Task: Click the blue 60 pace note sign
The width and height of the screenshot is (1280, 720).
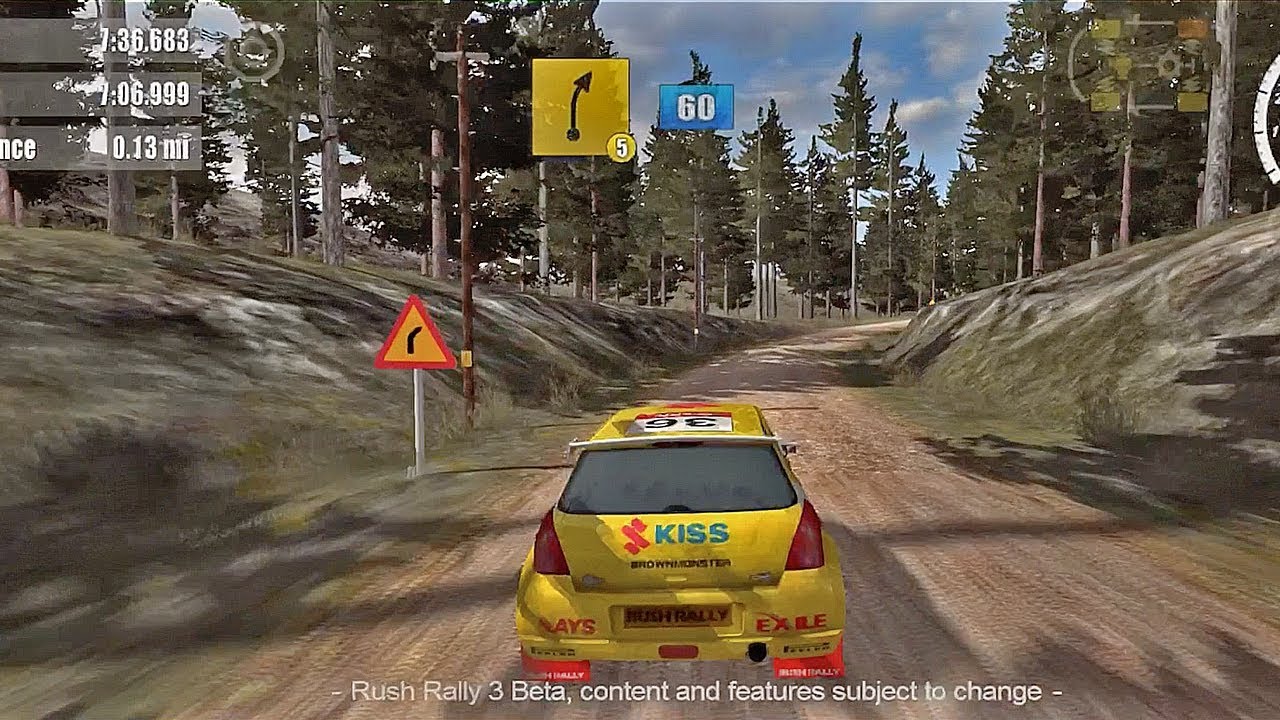Action: (x=696, y=107)
